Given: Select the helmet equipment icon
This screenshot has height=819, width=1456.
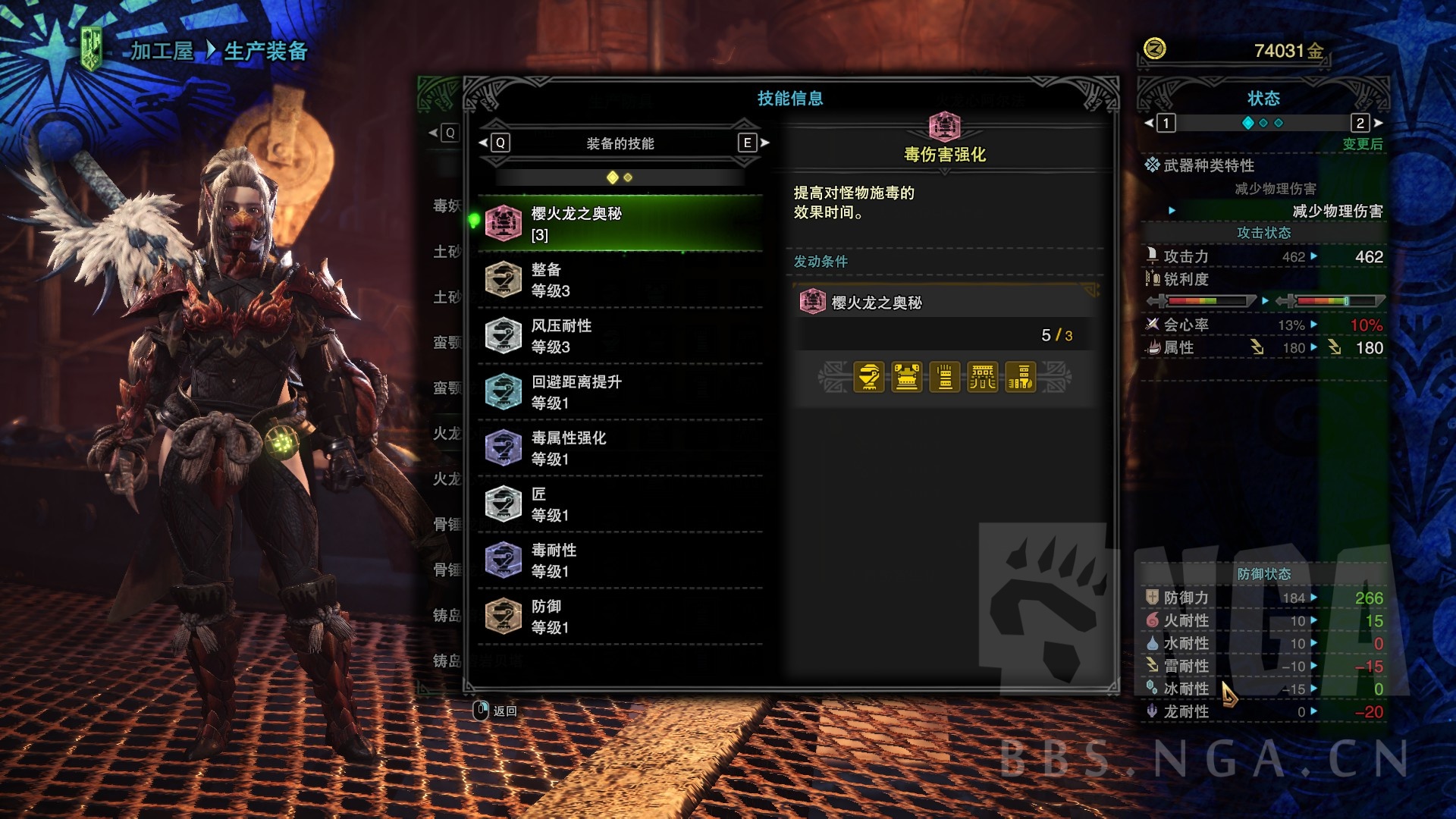Looking at the screenshot, I should [x=868, y=378].
